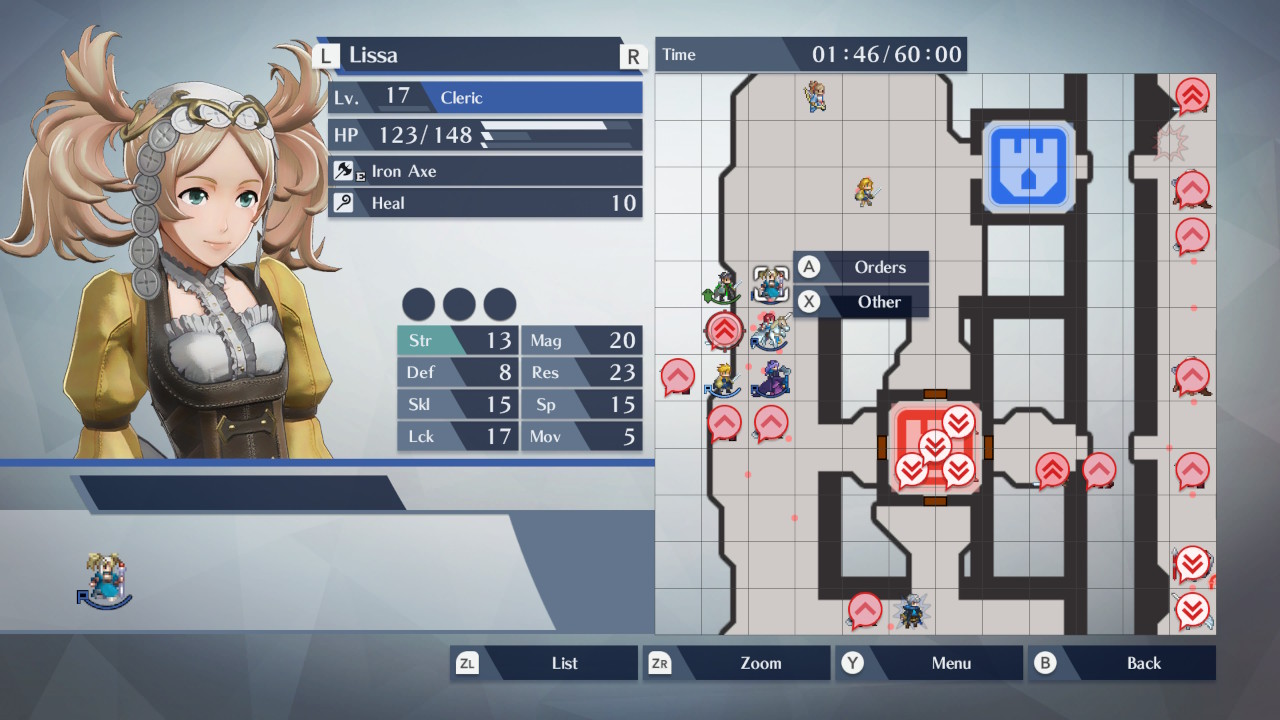The width and height of the screenshot is (1280, 720).
Task: Select Lissa's unit sprite on map
Action: [x=771, y=284]
